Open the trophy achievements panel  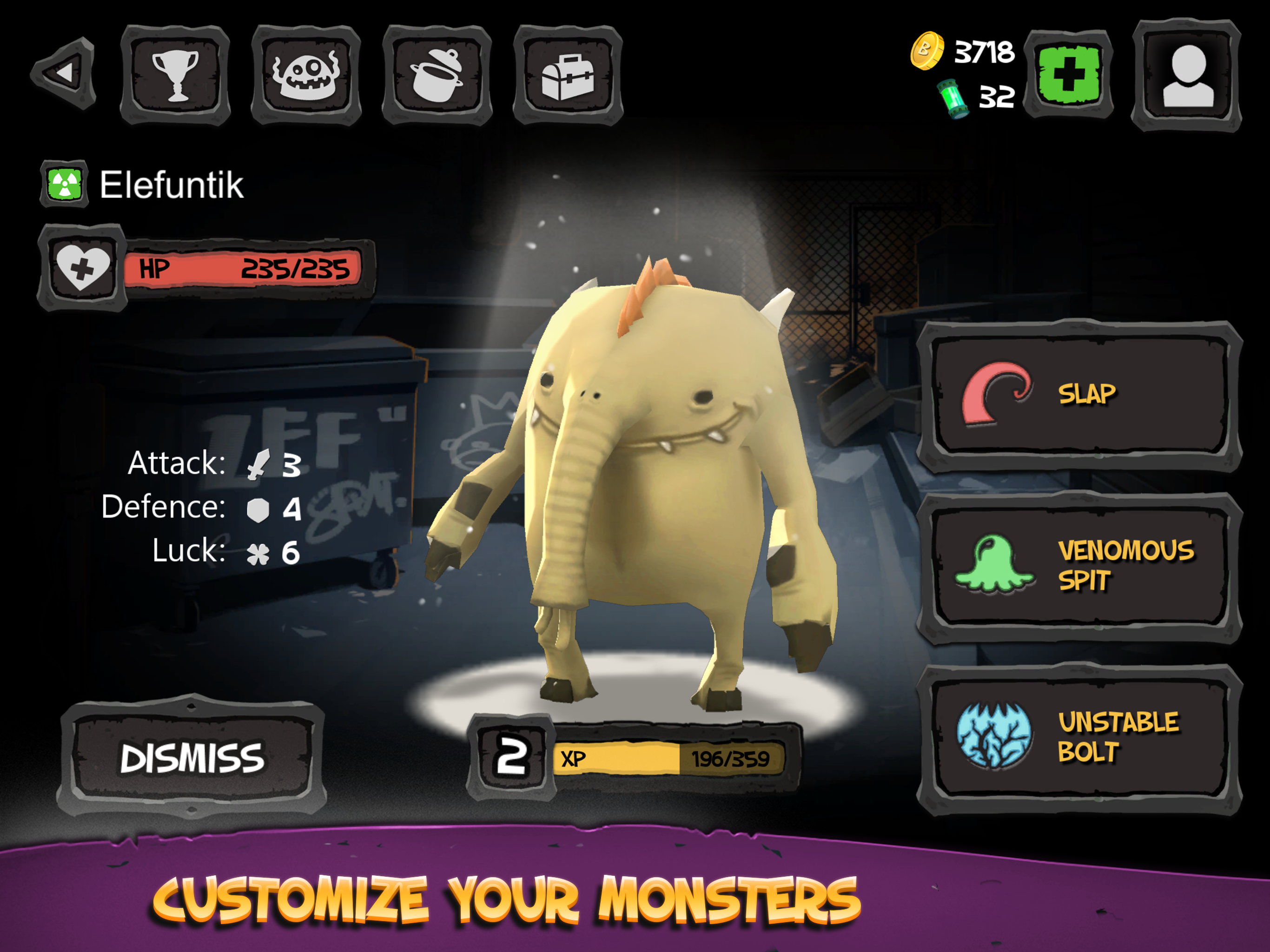175,75
